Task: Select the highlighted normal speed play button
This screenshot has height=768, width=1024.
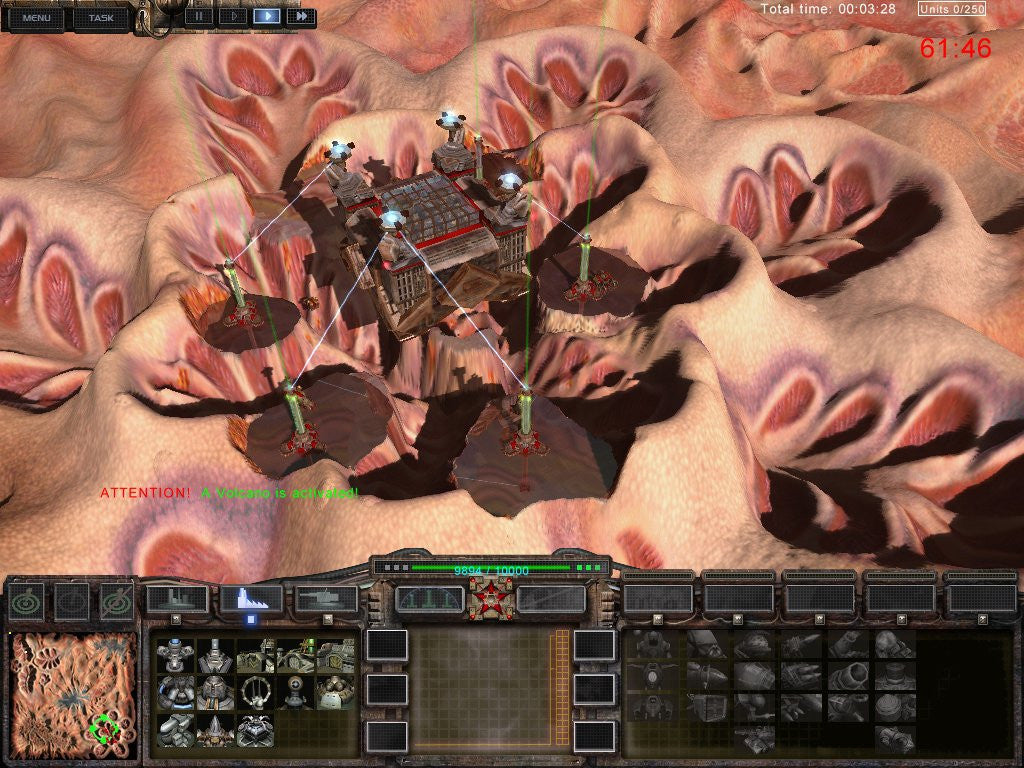Action: [x=266, y=16]
